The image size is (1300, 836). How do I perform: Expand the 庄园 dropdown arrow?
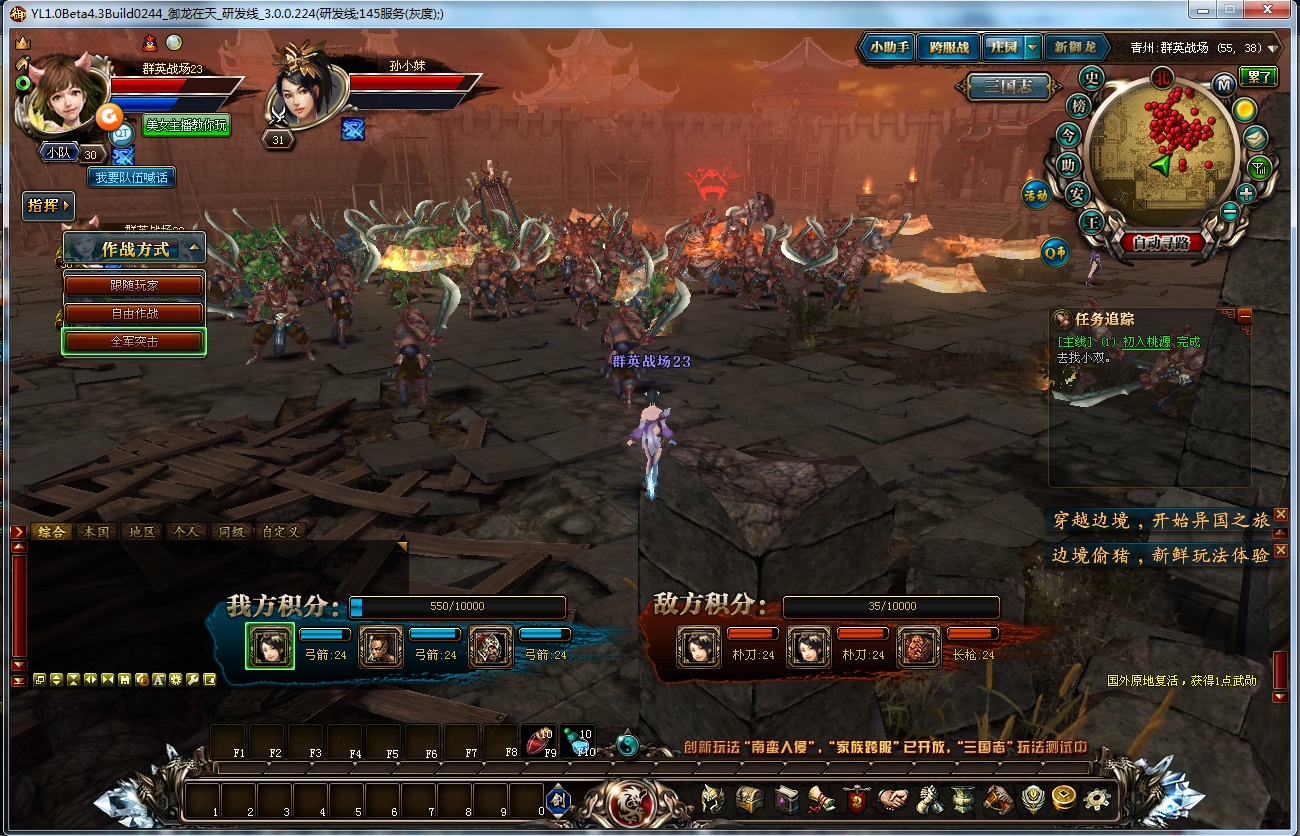coord(1032,47)
